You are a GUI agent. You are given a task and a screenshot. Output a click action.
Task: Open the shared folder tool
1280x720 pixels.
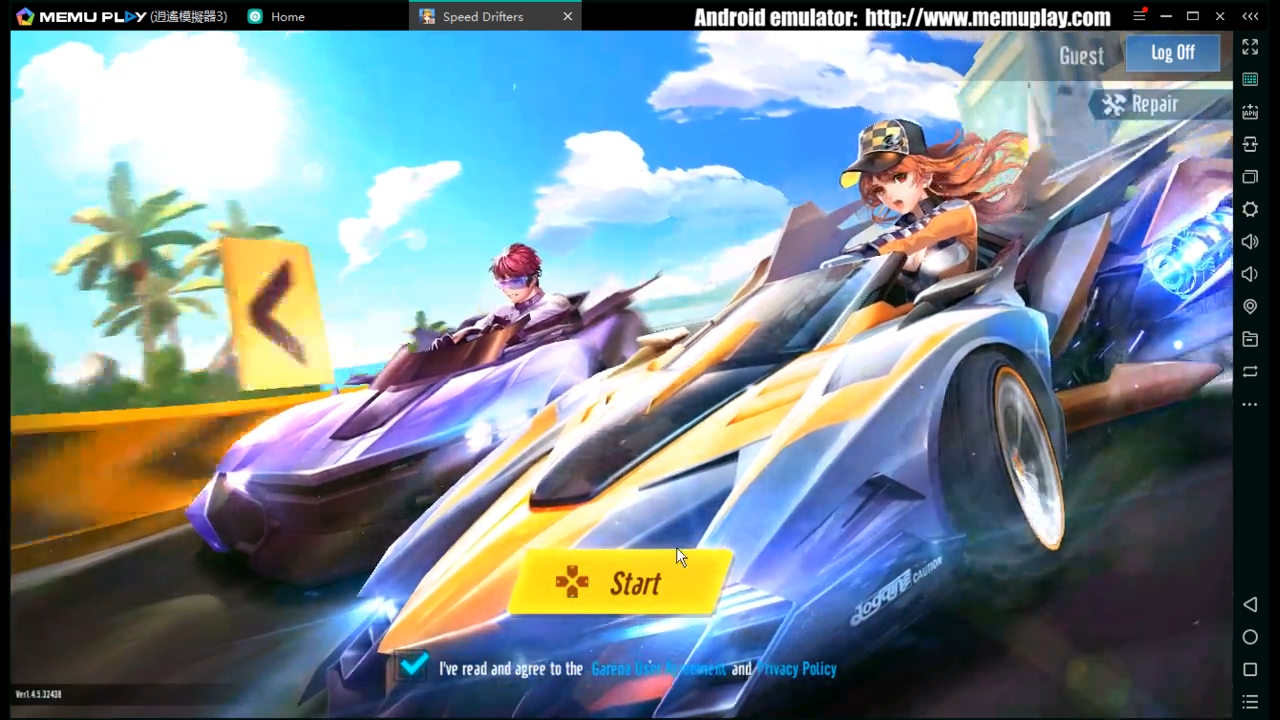click(x=1250, y=339)
